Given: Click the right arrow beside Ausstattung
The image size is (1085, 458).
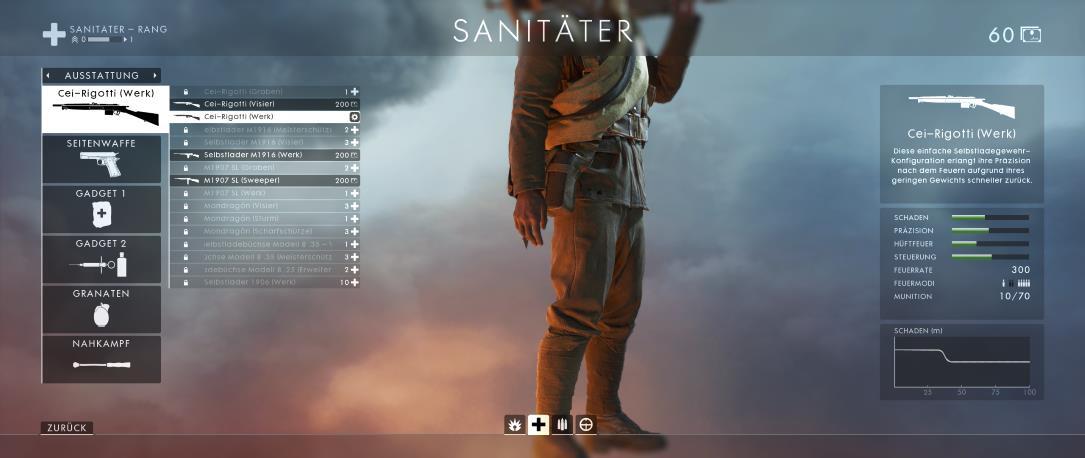Looking at the screenshot, I should [x=155, y=76].
